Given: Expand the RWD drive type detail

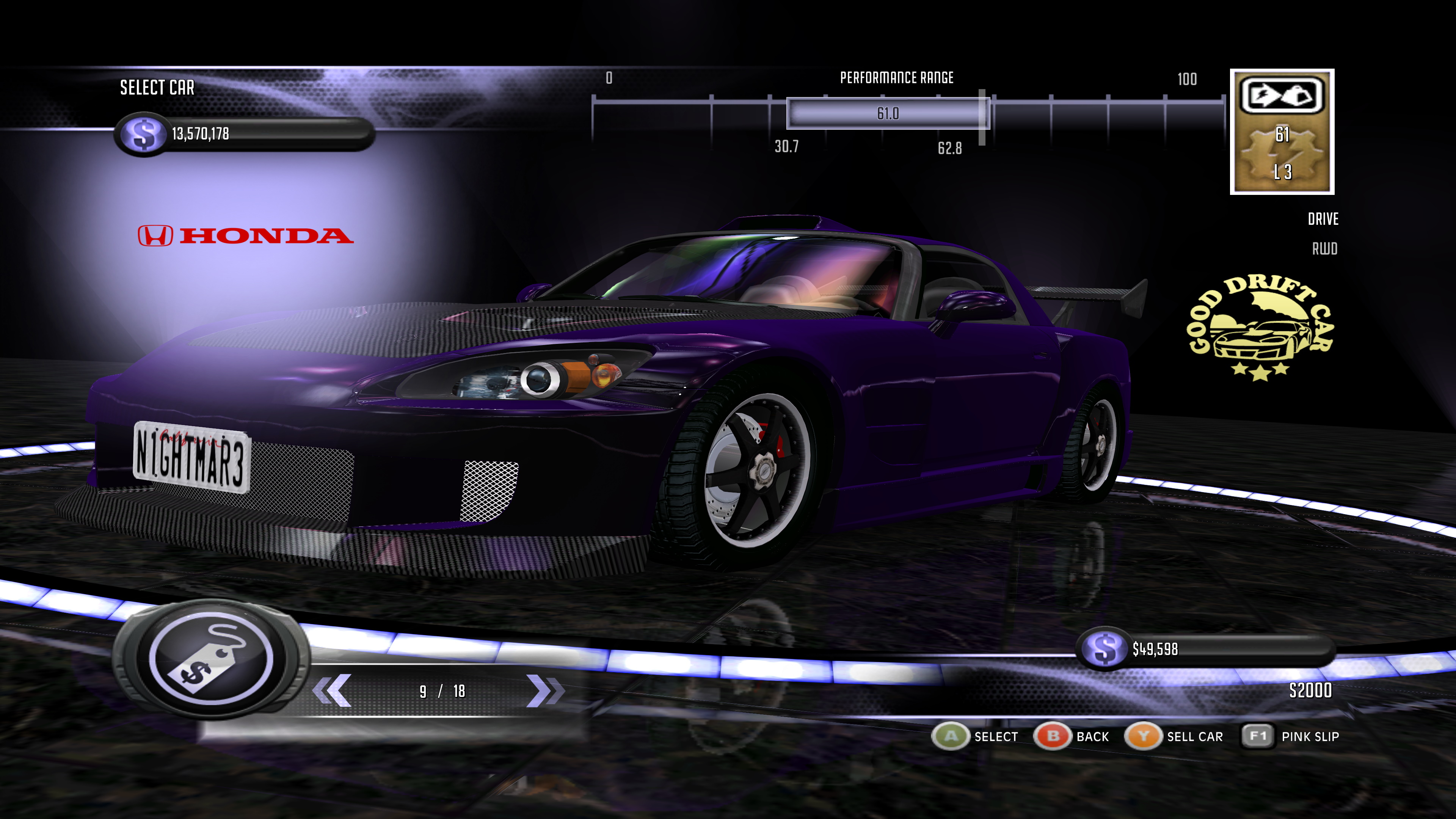Looking at the screenshot, I should [x=1326, y=249].
